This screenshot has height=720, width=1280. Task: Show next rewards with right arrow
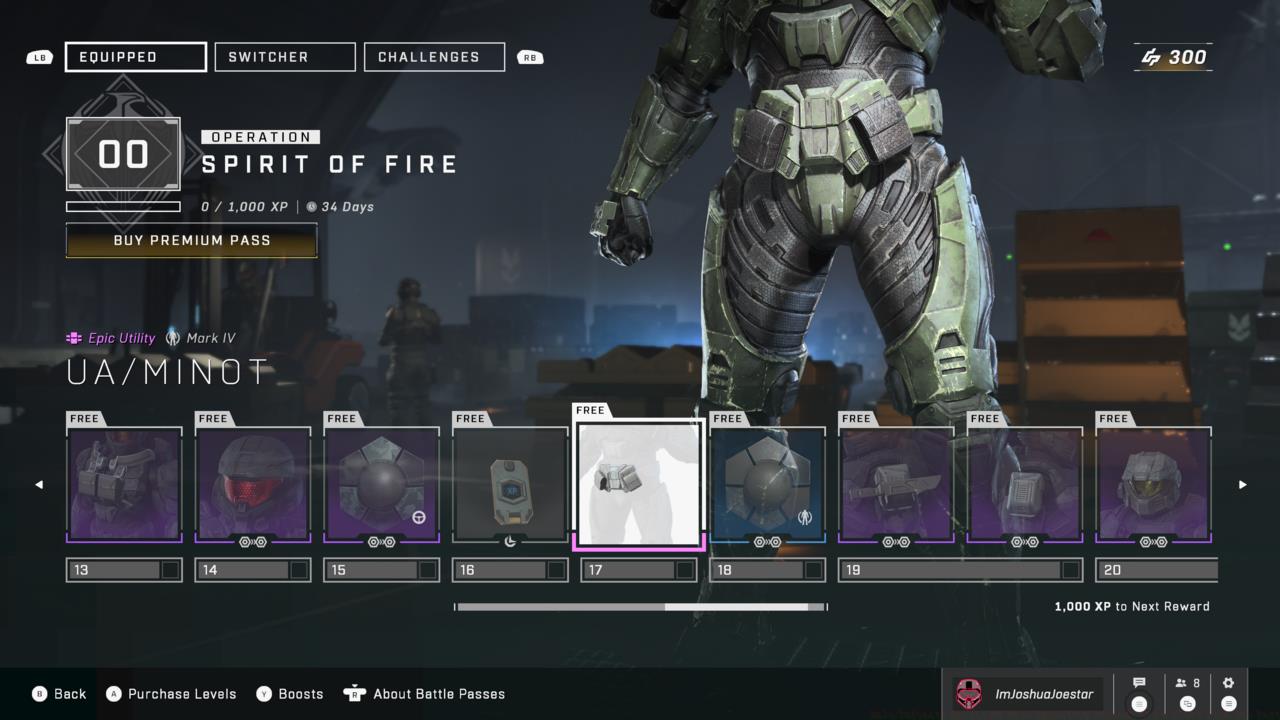[x=1243, y=485]
